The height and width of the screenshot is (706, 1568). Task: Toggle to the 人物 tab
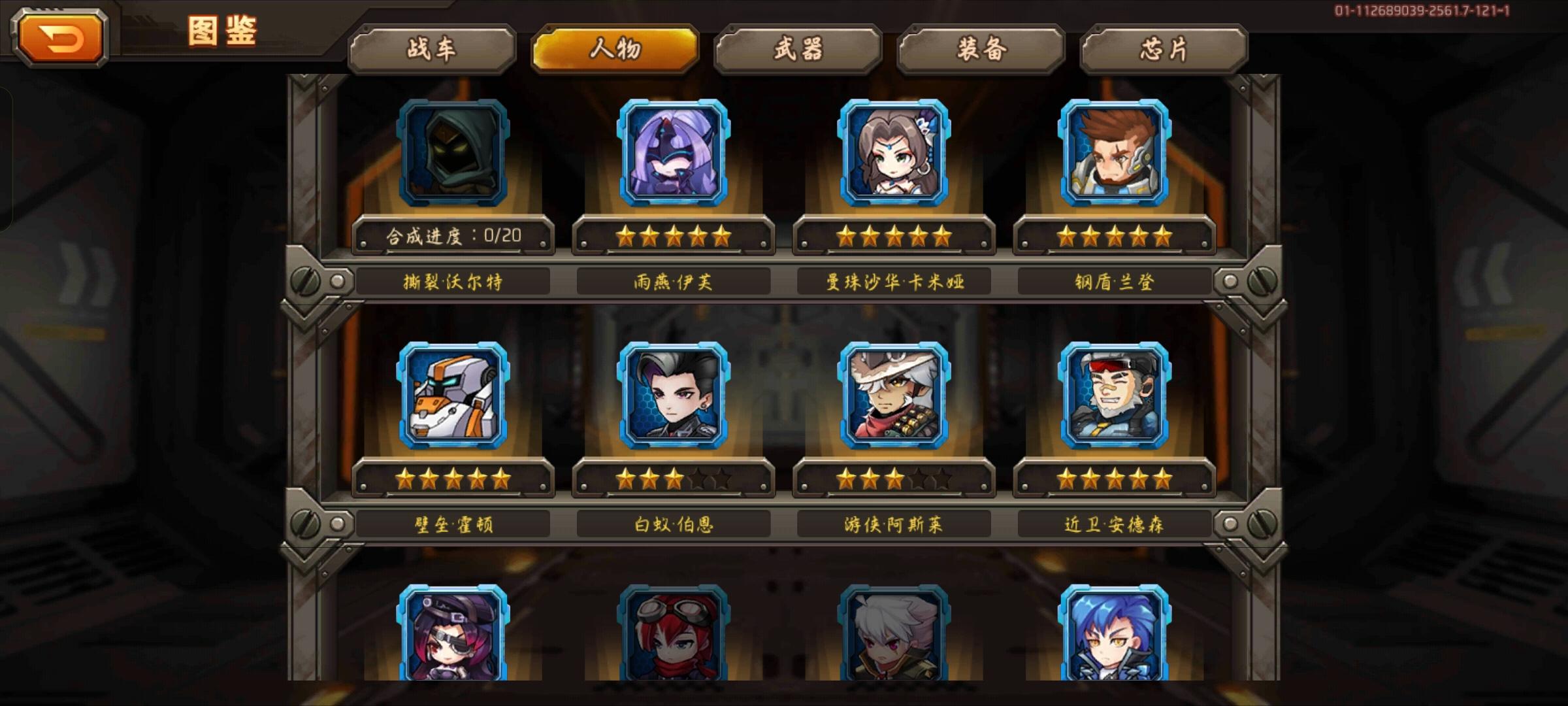pos(615,50)
